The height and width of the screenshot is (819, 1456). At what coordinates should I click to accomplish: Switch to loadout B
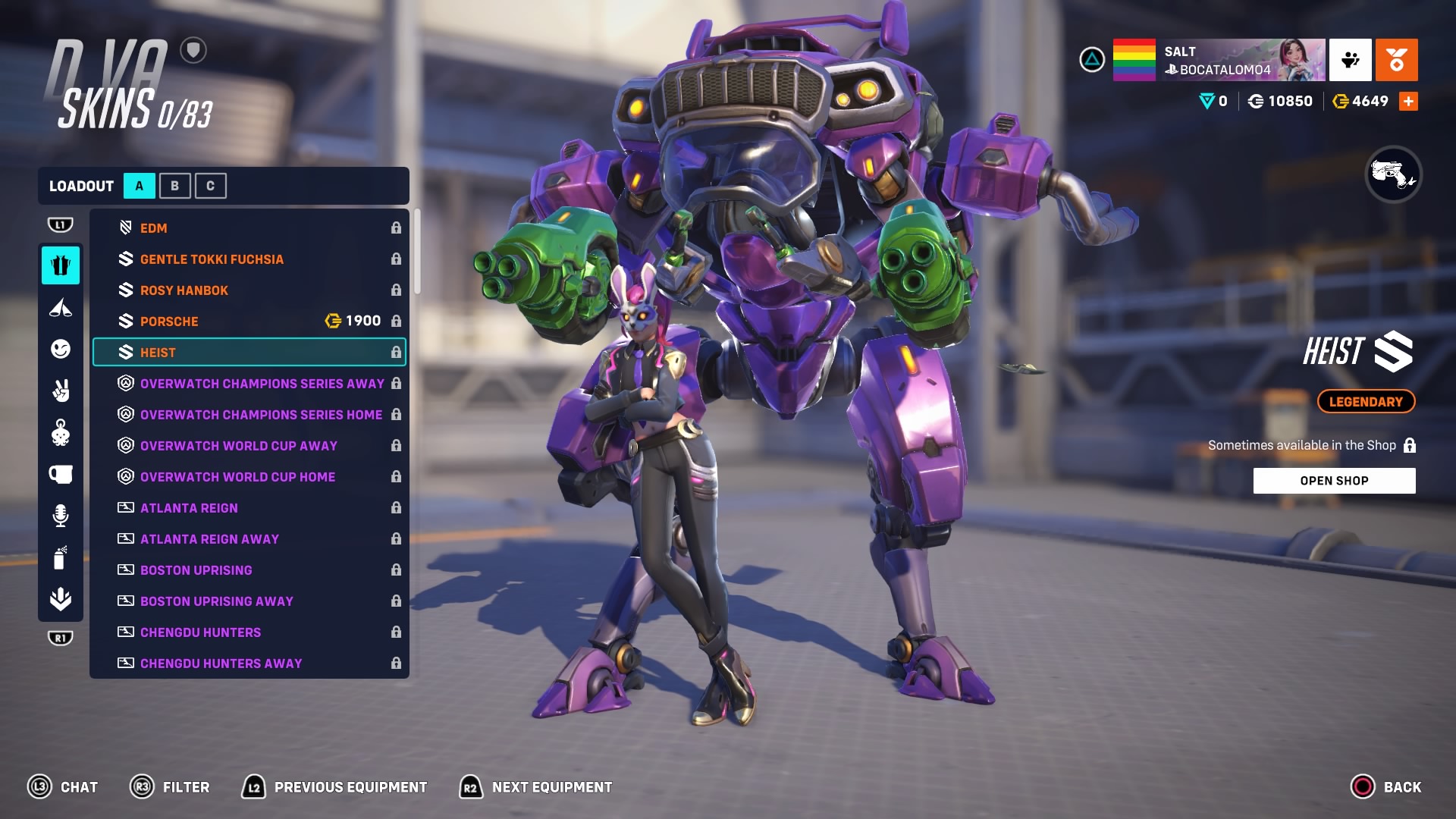[x=174, y=186]
